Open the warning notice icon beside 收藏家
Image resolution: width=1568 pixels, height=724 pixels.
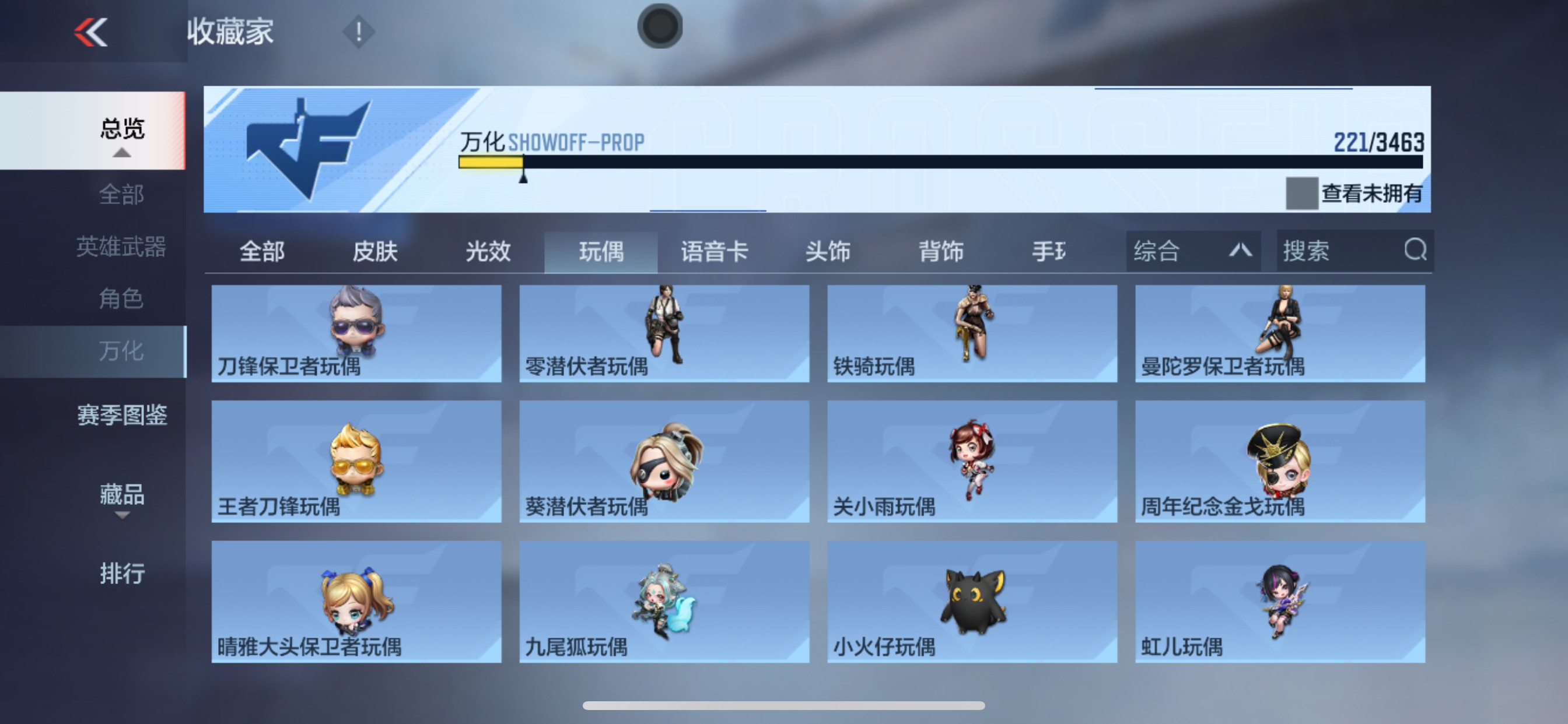(x=358, y=31)
